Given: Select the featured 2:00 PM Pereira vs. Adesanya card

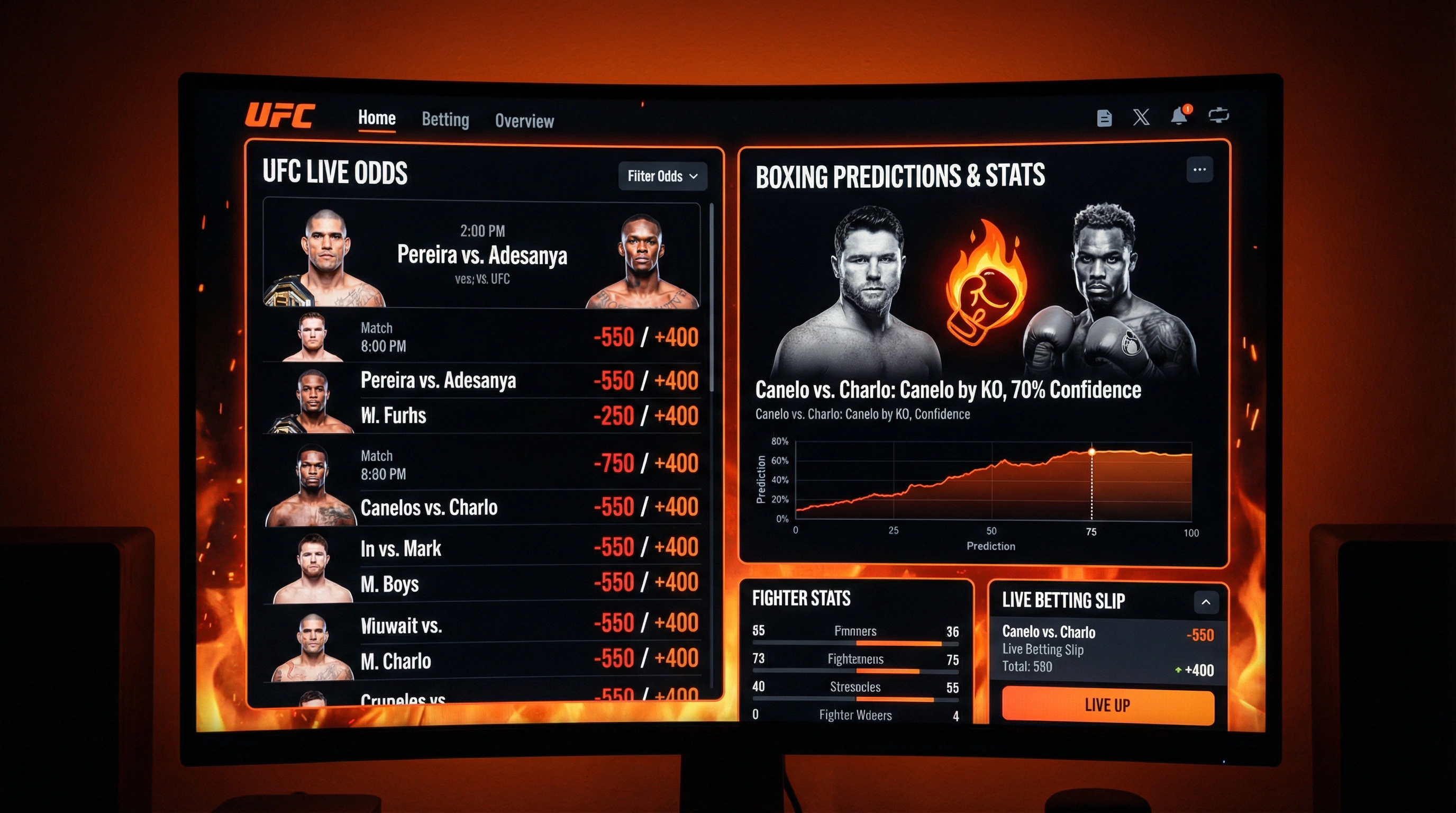Looking at the screenshot, I should [481, 255].
